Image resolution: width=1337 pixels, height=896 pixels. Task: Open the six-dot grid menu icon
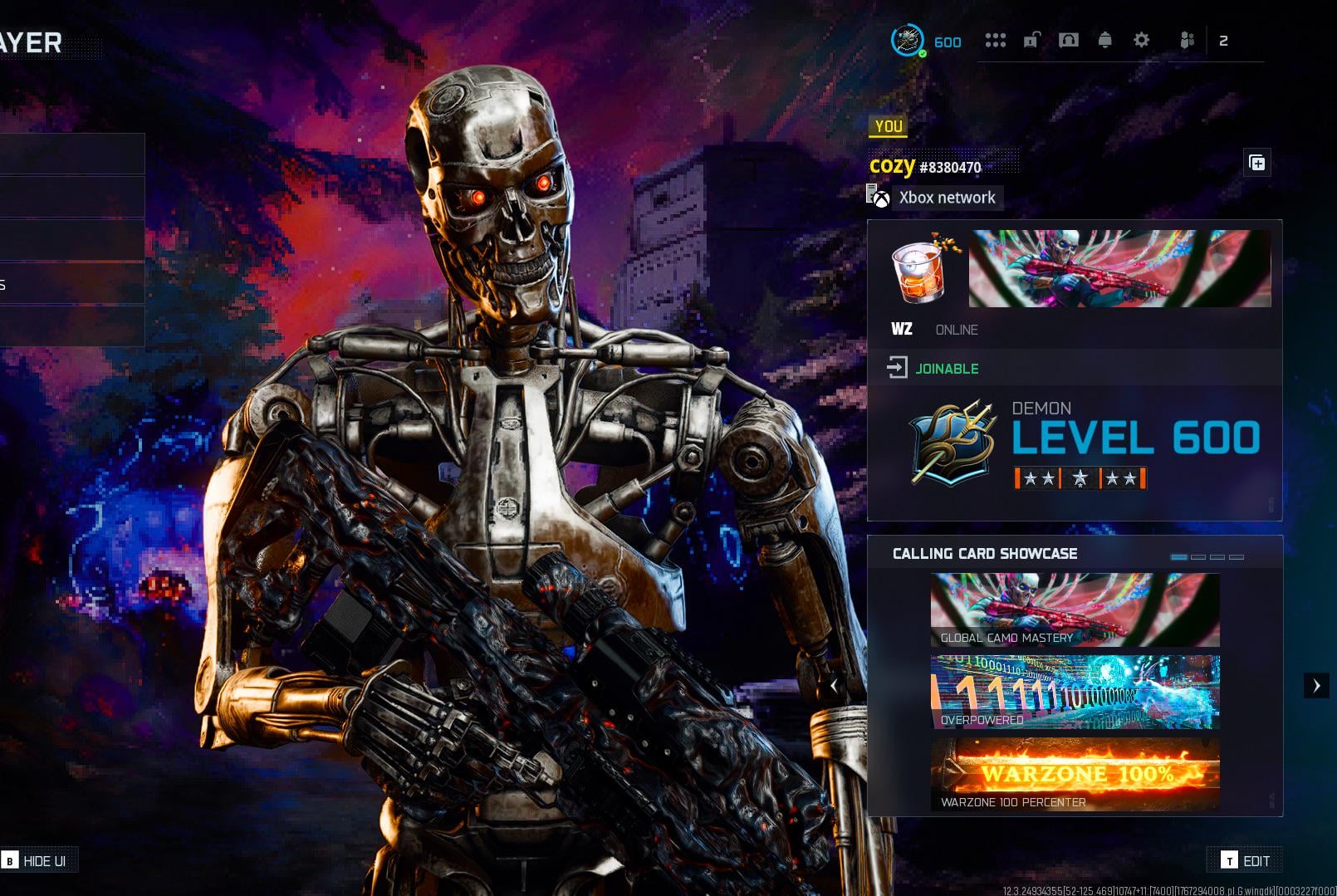point(995,40)
